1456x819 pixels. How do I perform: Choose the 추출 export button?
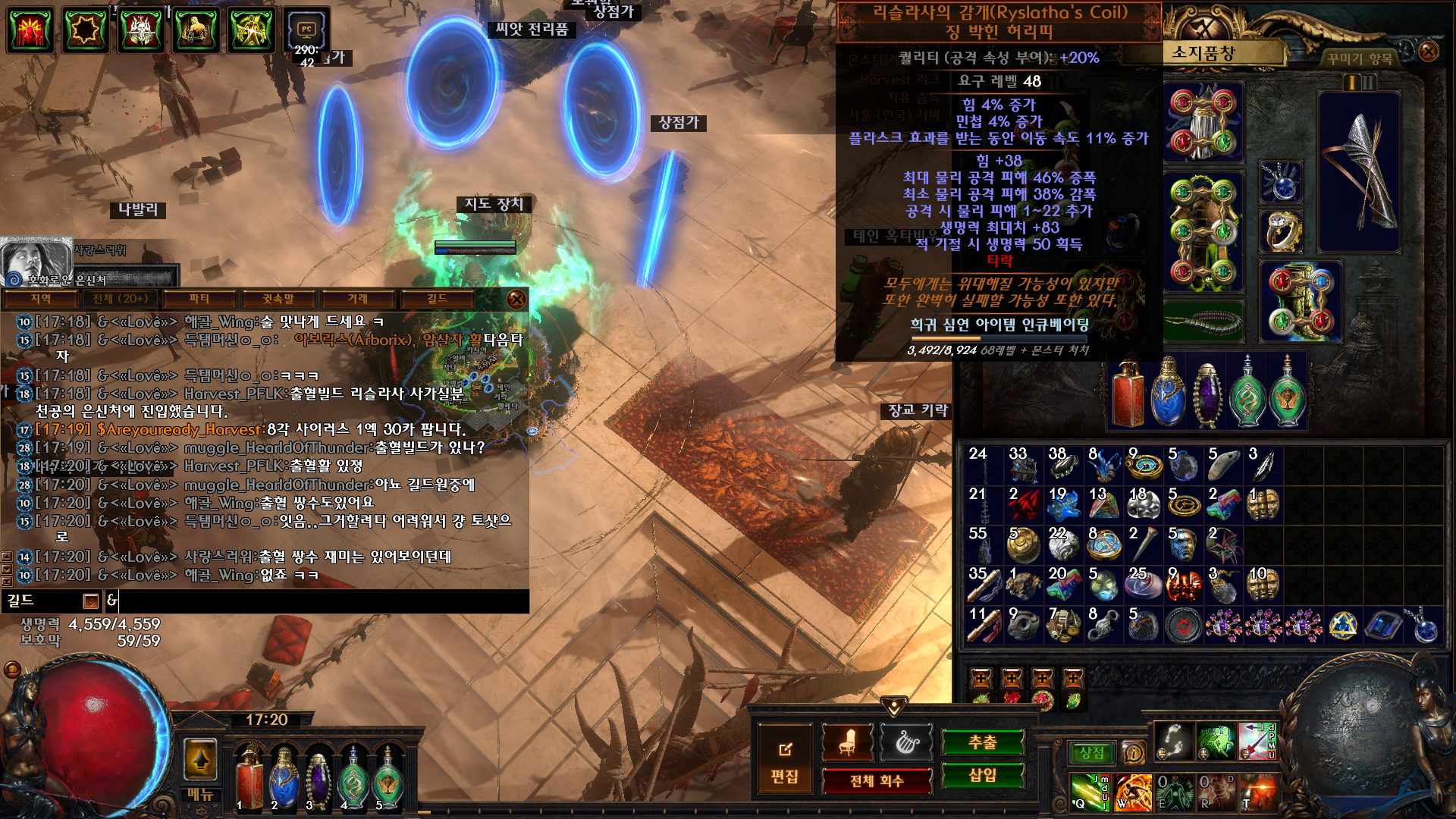tap(982, 742)
